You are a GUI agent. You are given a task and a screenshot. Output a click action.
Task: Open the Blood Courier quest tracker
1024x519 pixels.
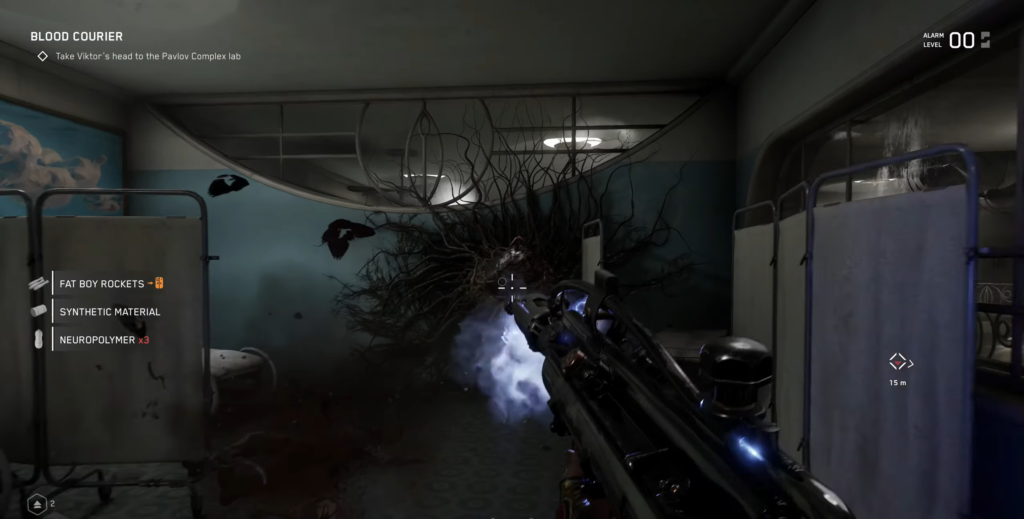click(x=77, y=37)
